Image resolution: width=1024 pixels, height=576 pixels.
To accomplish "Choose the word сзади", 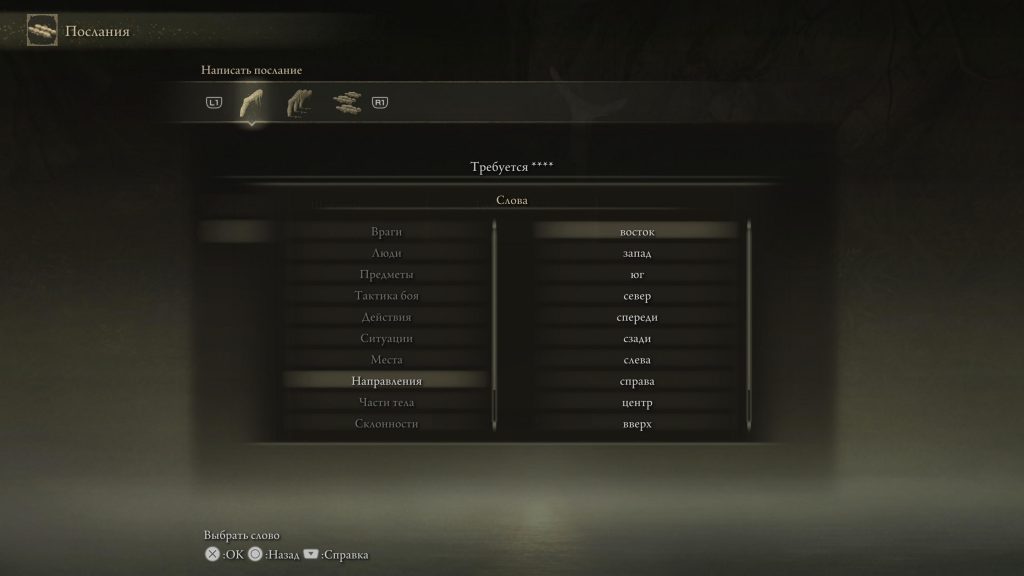I will tap(637, 339).
